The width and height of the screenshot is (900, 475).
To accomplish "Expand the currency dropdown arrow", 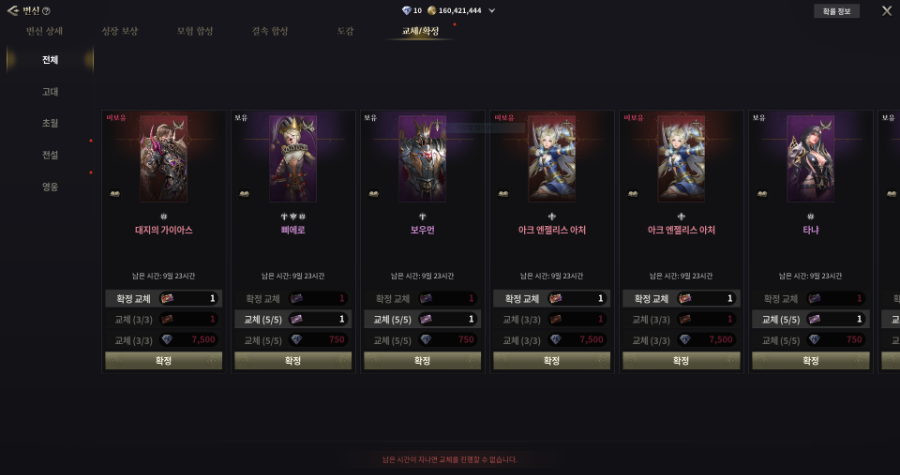I will [492, 11].
